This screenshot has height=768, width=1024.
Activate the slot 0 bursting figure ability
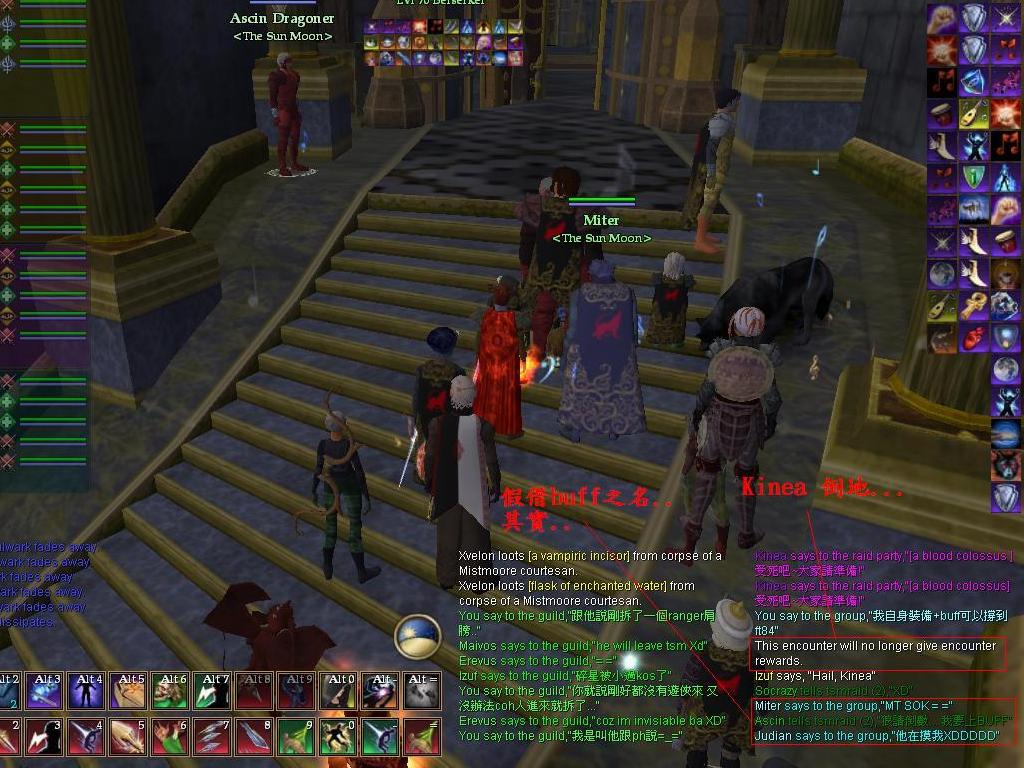click(337, 737)
